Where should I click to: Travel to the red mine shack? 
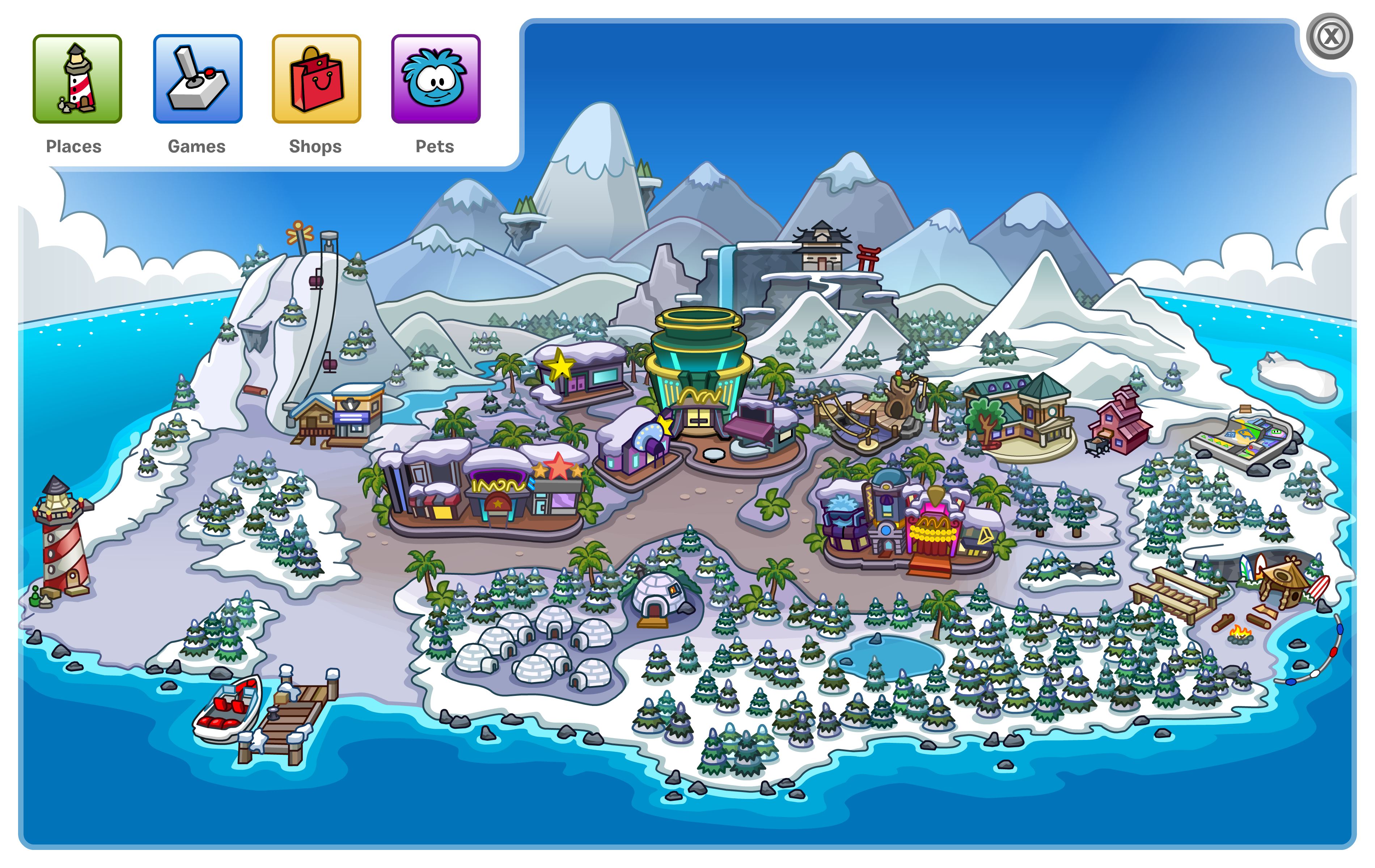(1119, 422)
